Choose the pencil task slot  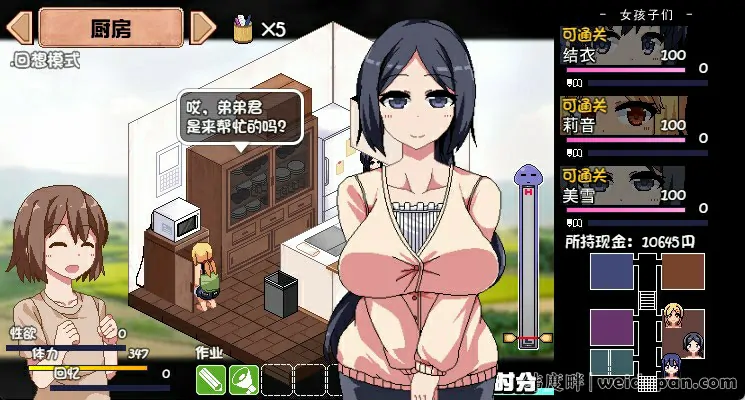point(211,380)
